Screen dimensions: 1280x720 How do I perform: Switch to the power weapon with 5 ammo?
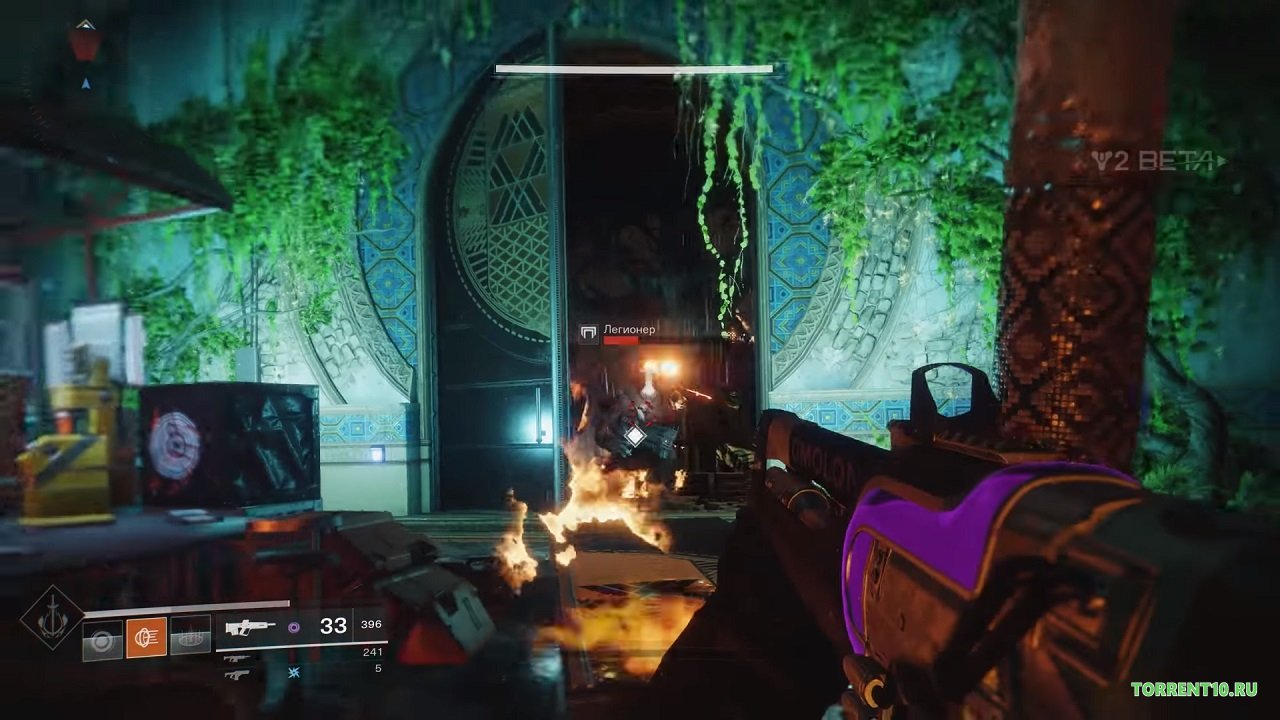[x=237, y=675]
